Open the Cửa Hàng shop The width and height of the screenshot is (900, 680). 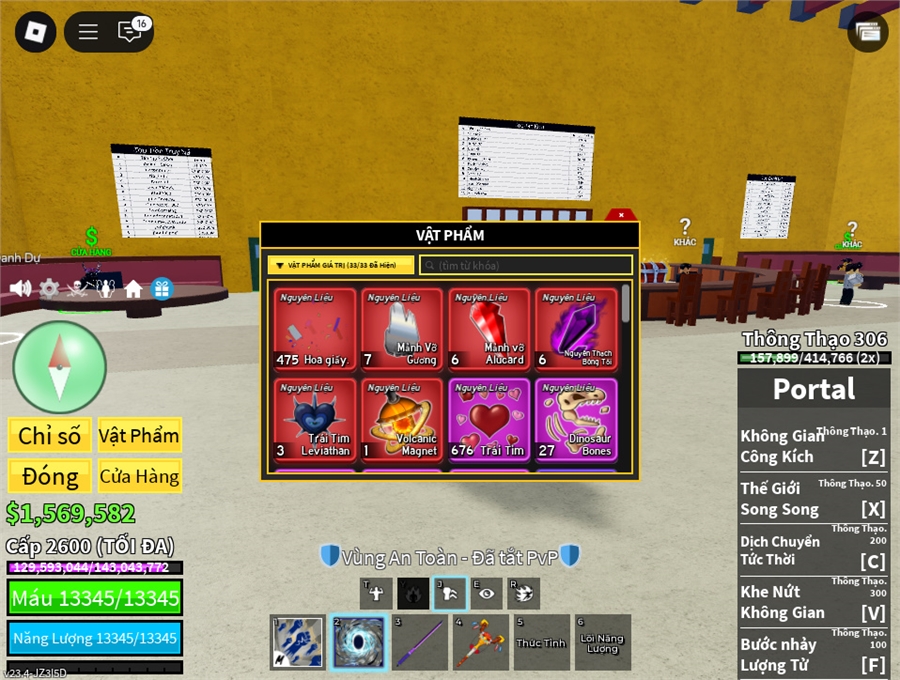pyautogui.click(x=139, y=476)
